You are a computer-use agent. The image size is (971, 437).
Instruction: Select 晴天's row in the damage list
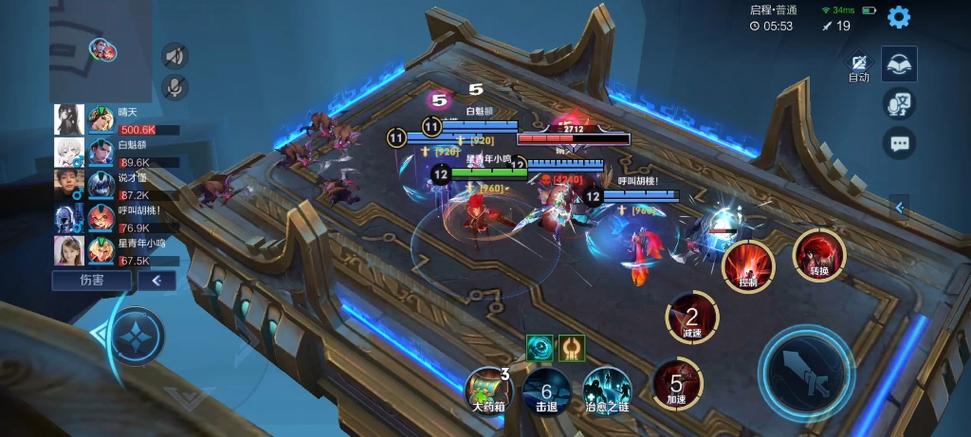(x=116, y=120)
